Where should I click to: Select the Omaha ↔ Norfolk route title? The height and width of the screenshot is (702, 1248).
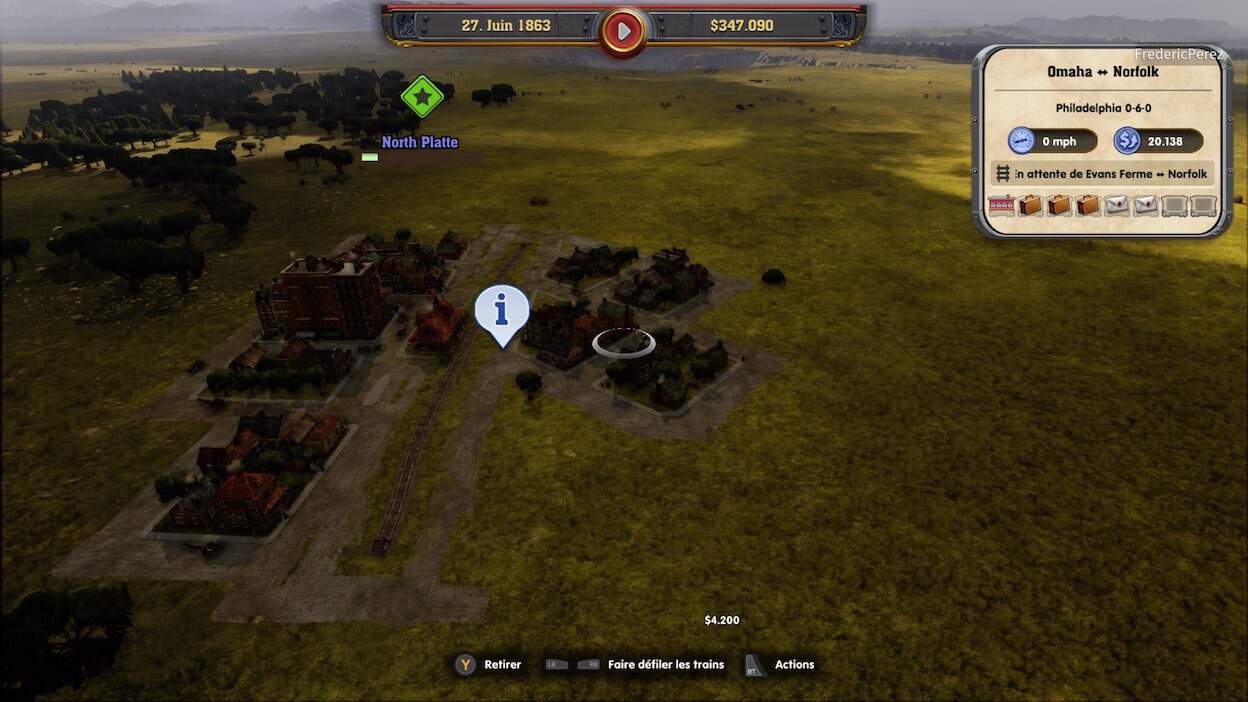coord(1102,72)
